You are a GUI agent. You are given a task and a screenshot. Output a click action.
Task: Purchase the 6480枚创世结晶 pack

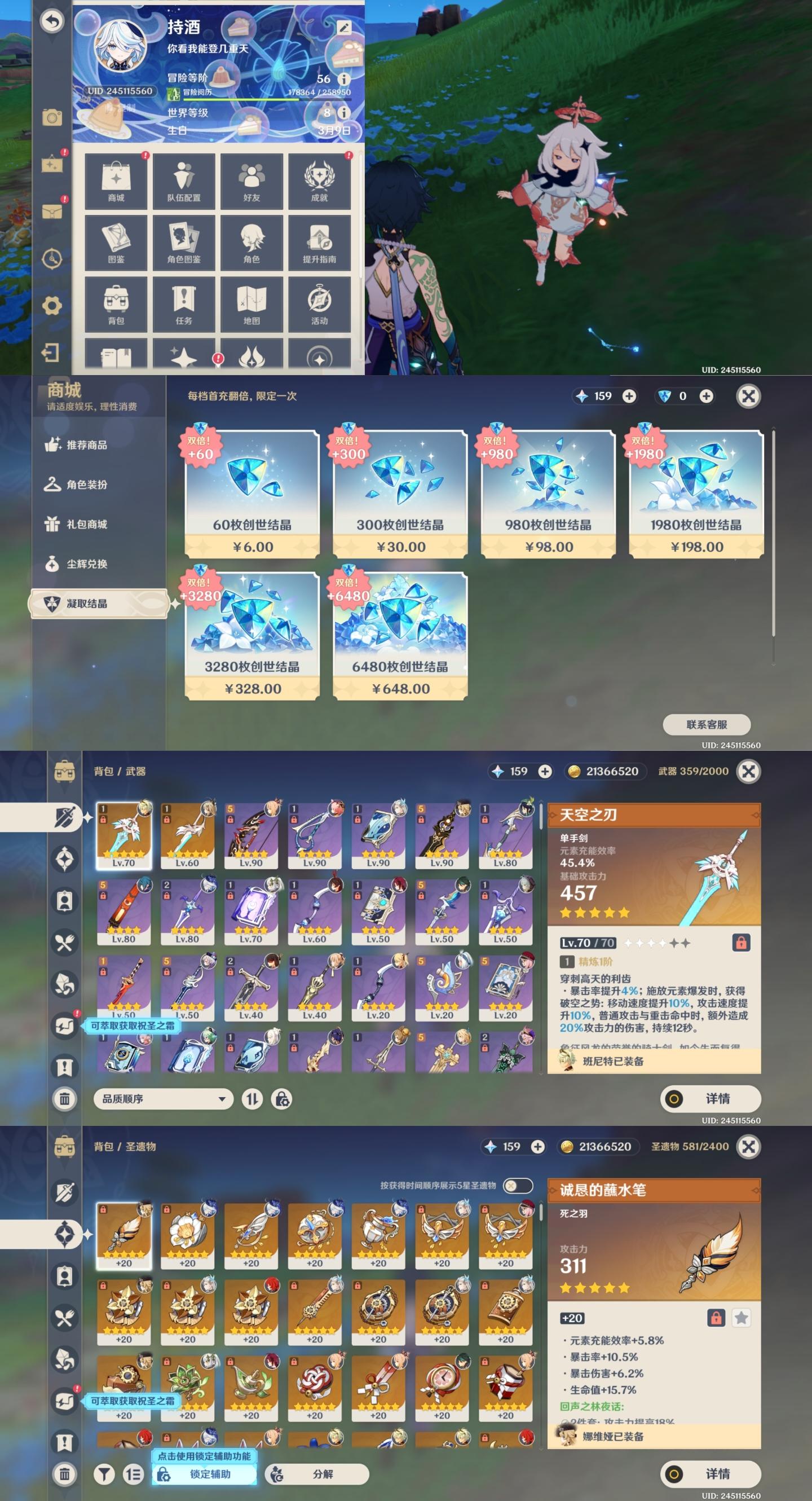tap(400, 636)
